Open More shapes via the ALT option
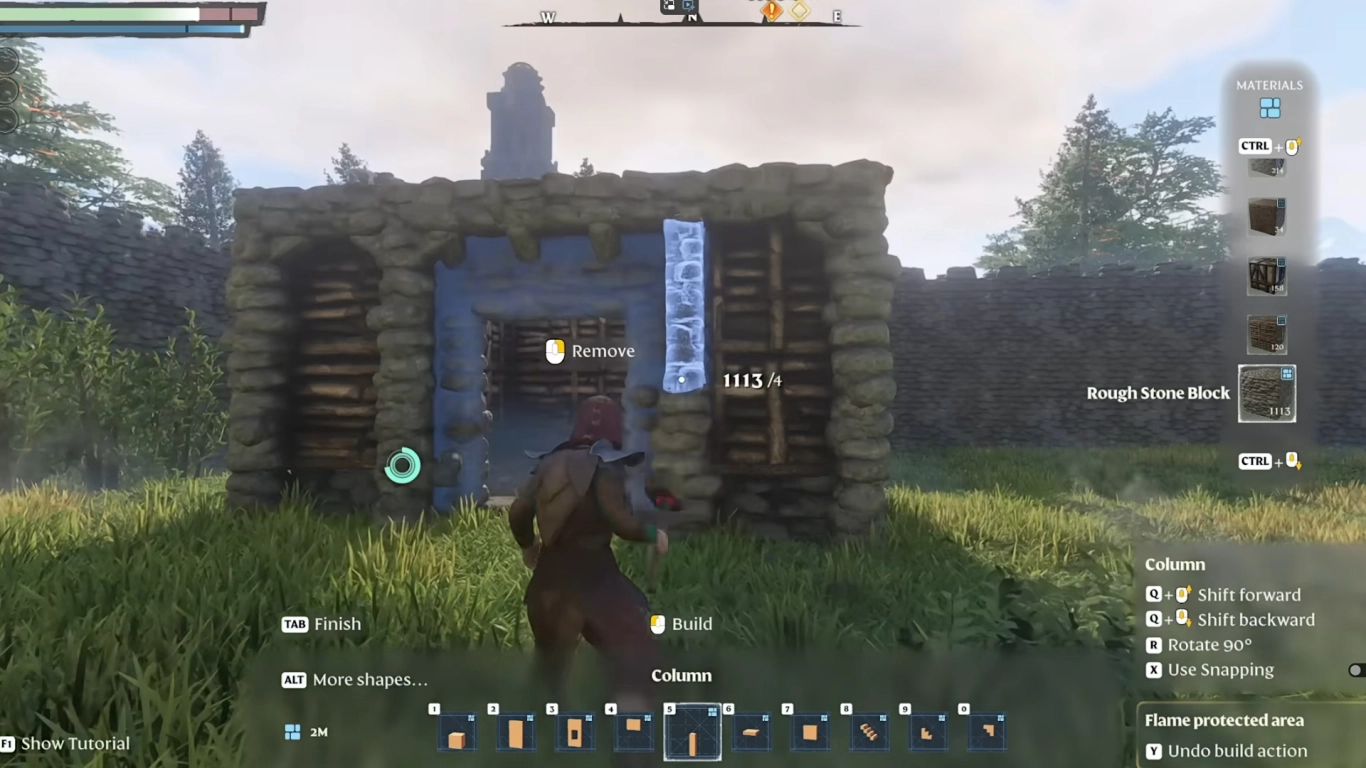Image resolution: width=1366 pixels, height=768 pixels. click(x=293, y=679)
